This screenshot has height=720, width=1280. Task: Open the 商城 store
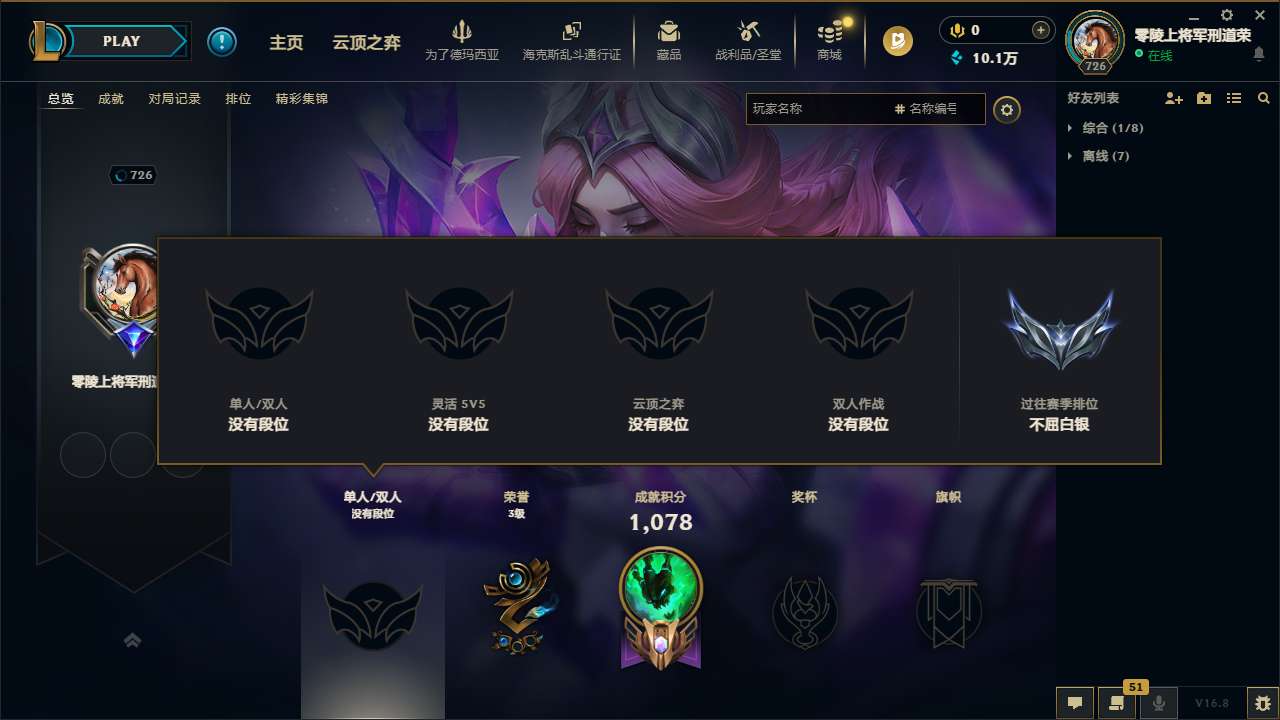(x=829, y=40)
